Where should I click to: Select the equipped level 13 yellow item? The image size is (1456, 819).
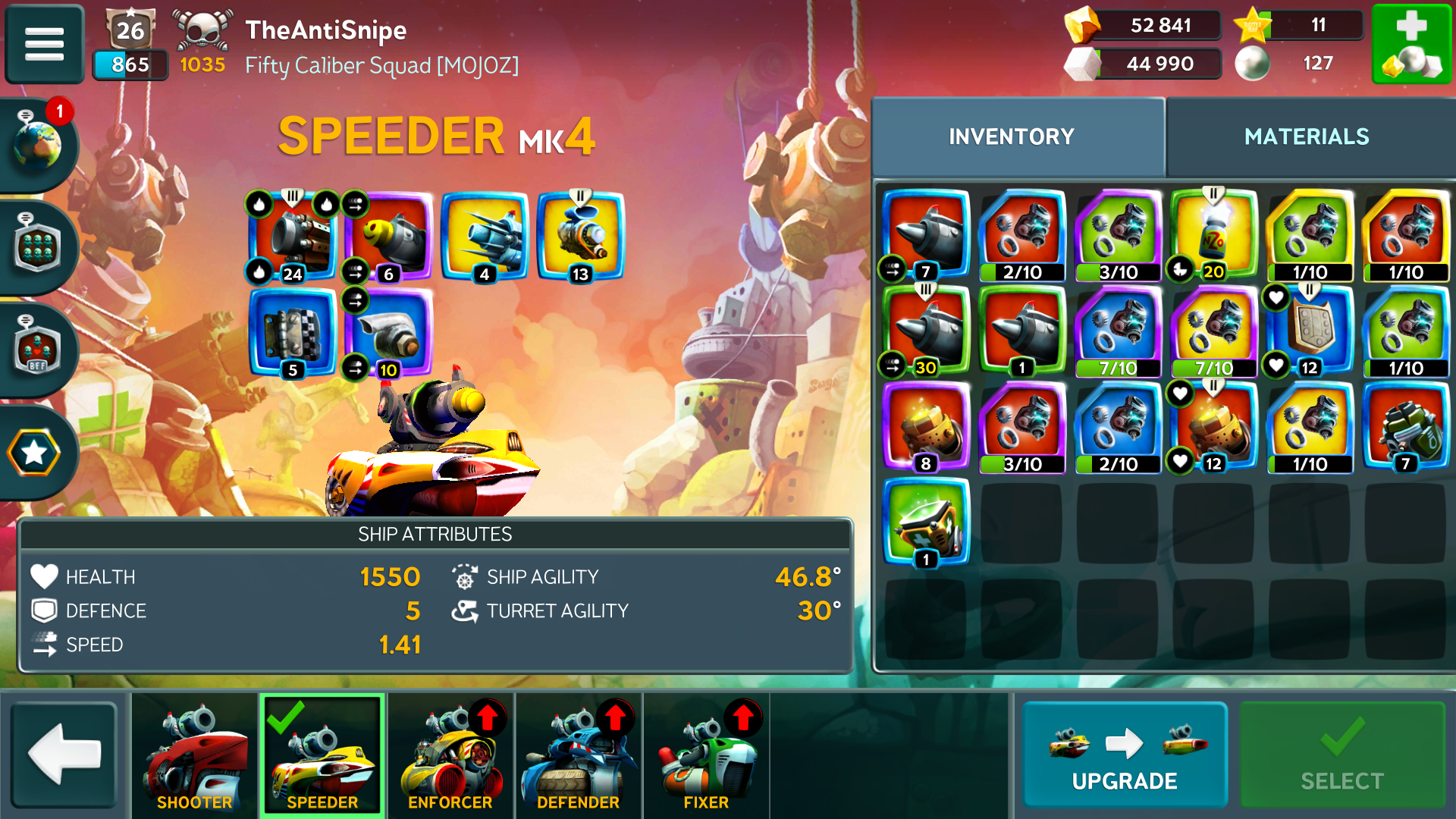581,237
